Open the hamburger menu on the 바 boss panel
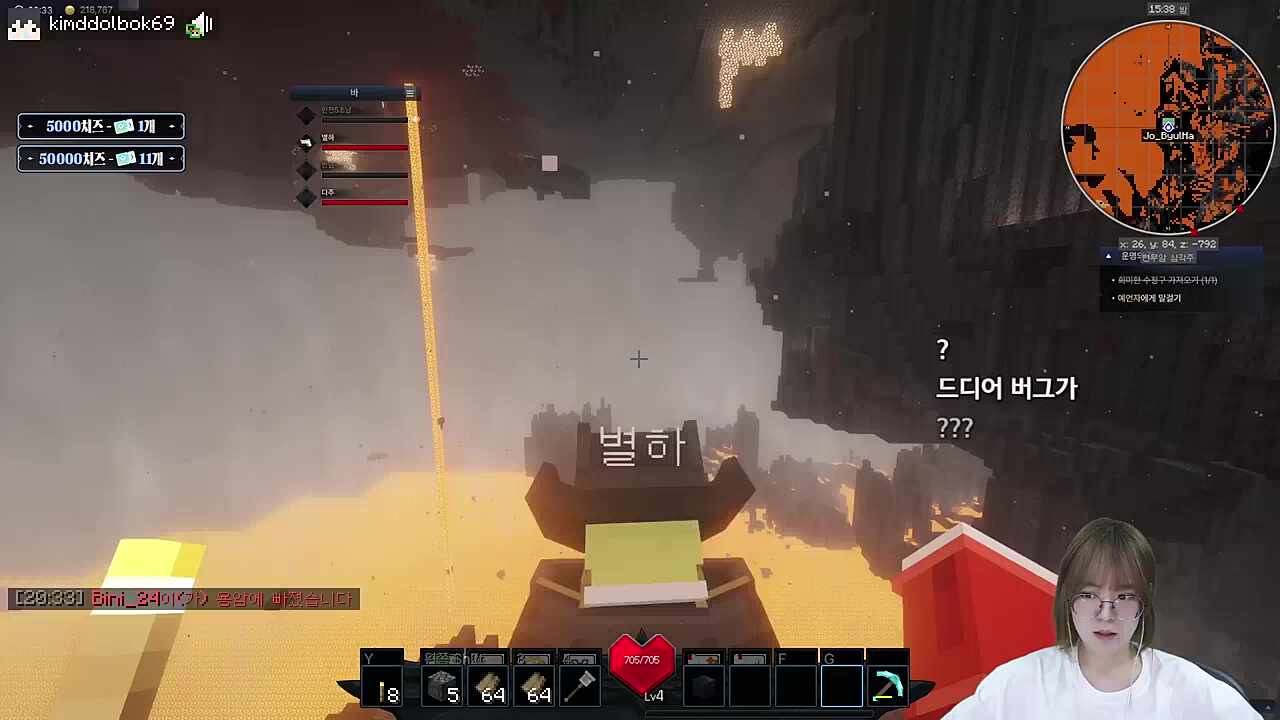 [409, 92]
